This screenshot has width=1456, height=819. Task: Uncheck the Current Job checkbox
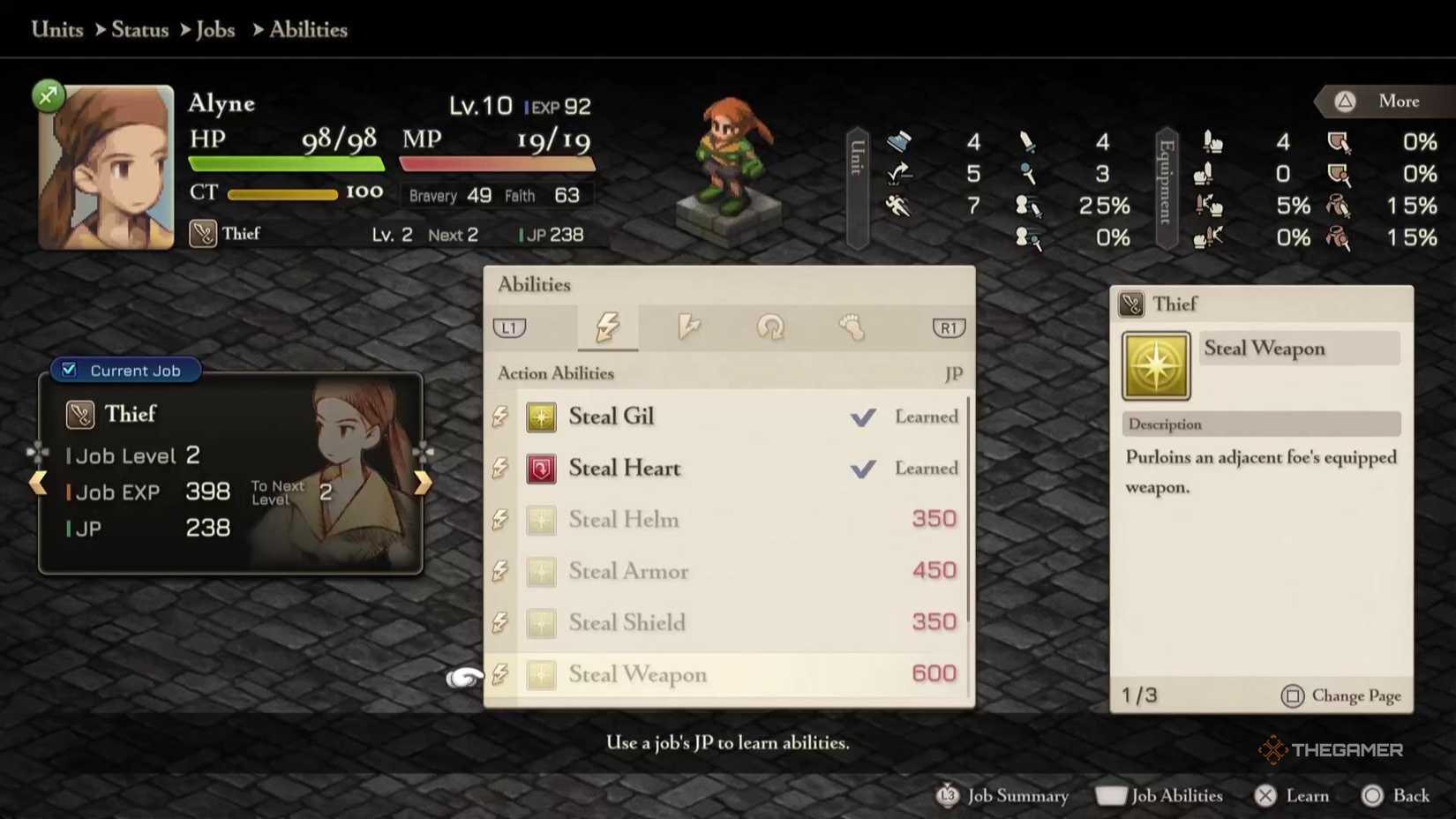click(69, 370)
